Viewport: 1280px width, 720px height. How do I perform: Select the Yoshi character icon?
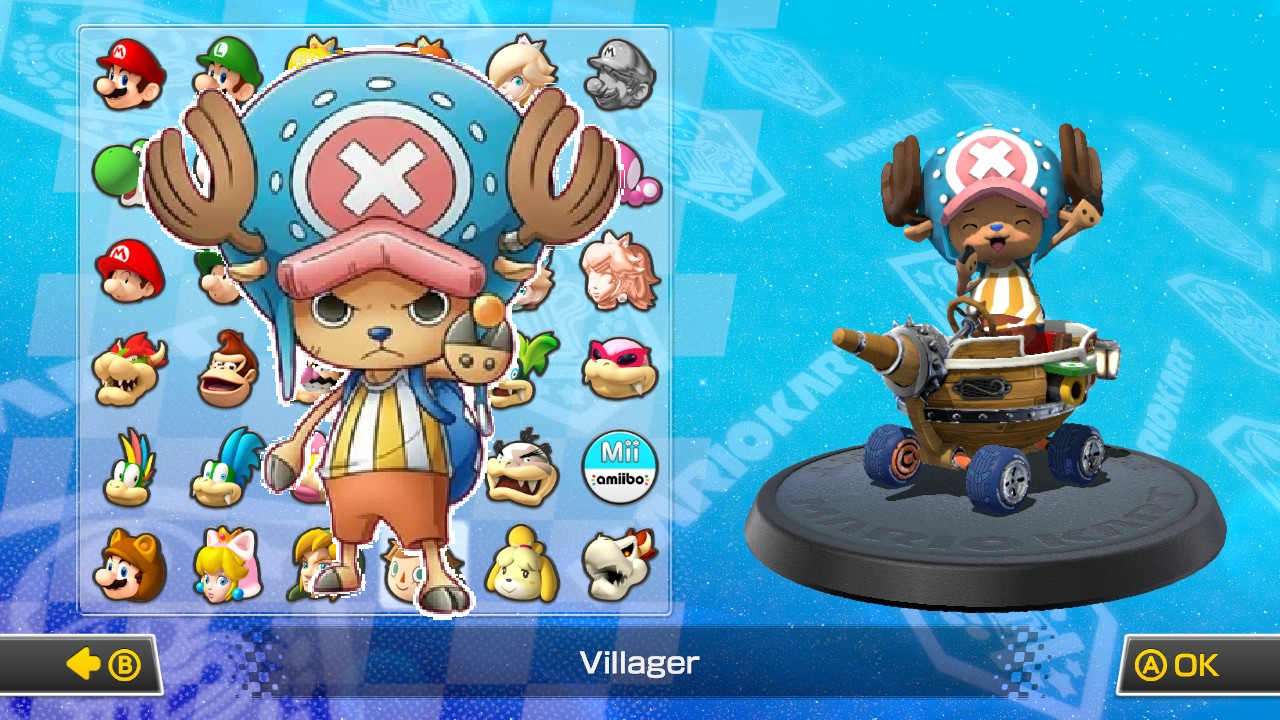(x=127, y=168)
